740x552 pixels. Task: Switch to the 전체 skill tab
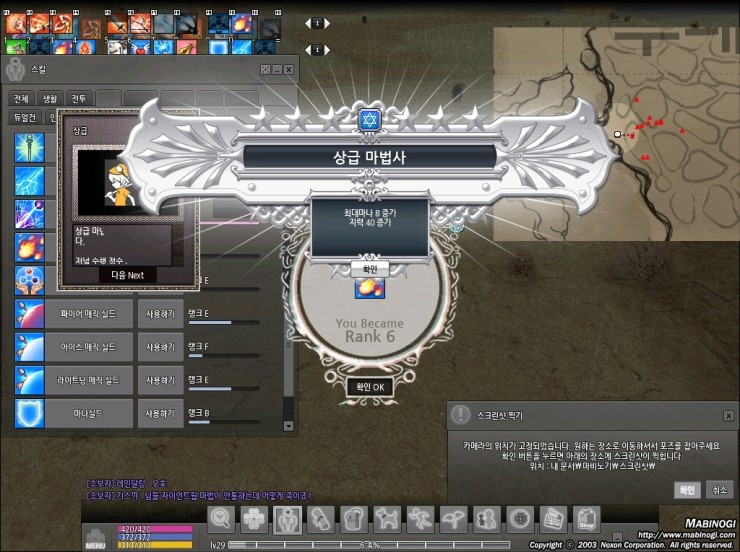pyautogui.click(x=21, y=98)
